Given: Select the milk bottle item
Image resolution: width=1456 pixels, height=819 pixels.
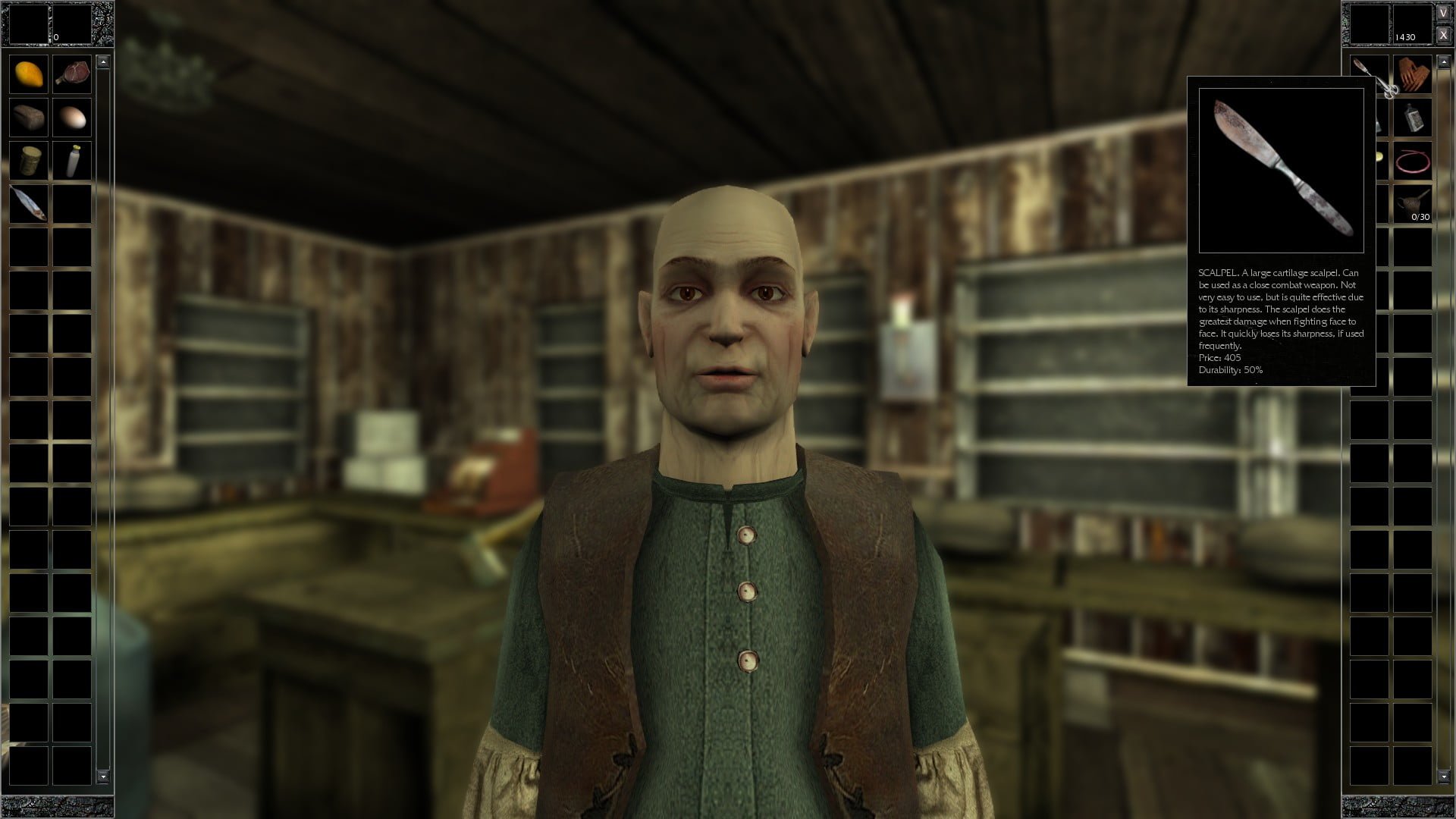Looking at the screenshot, I should (x=72, y=160).
